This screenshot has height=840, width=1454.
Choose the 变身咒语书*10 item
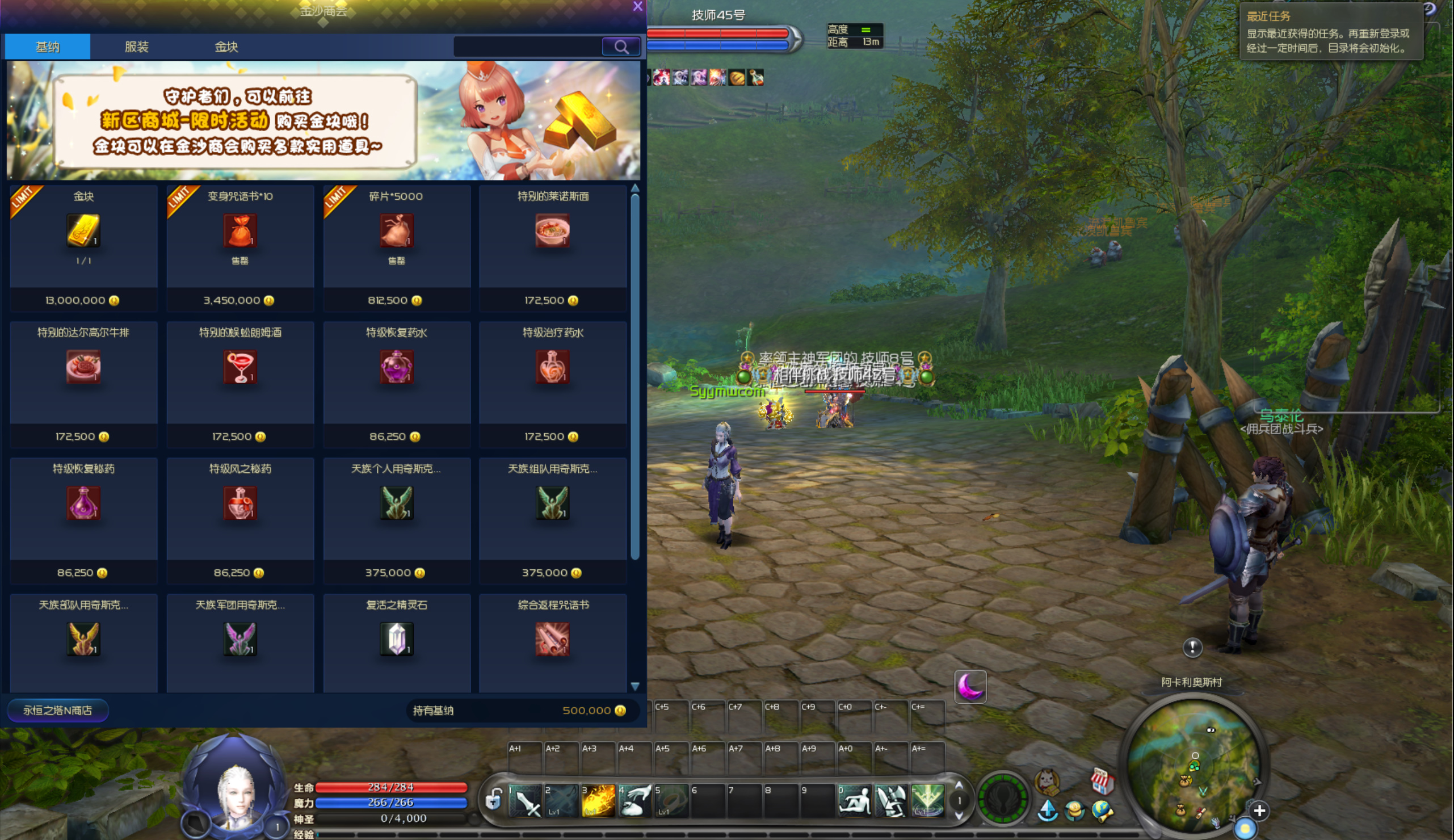point(240,232)
